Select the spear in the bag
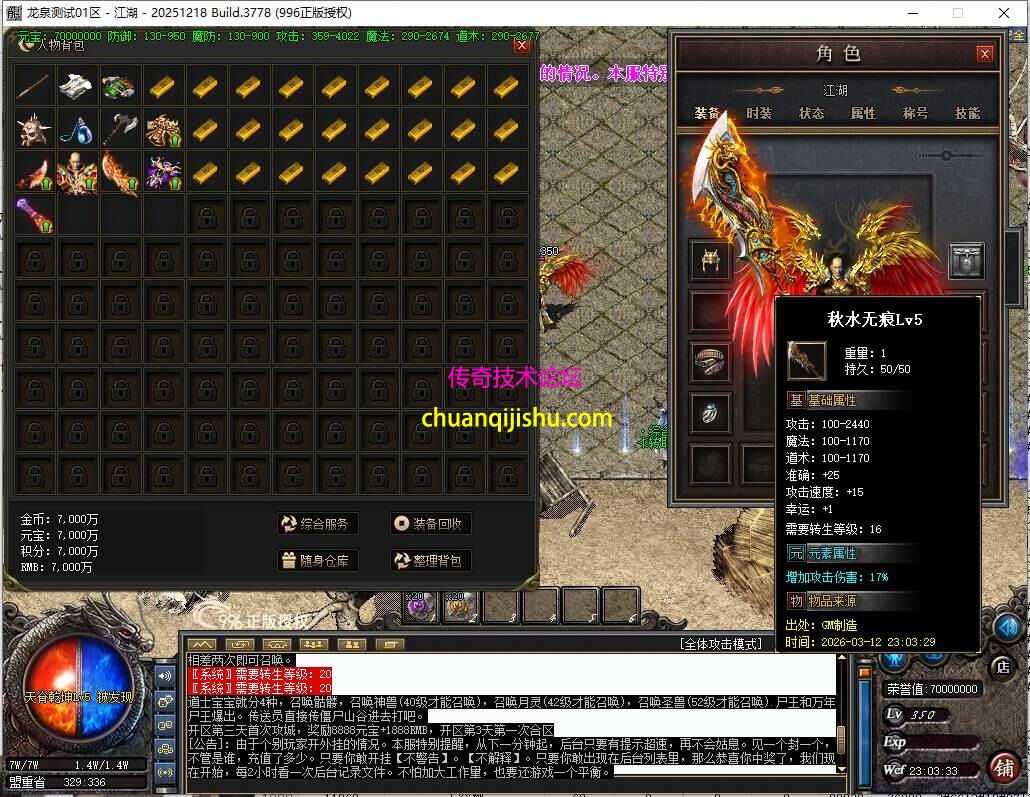 coord(35,87)
